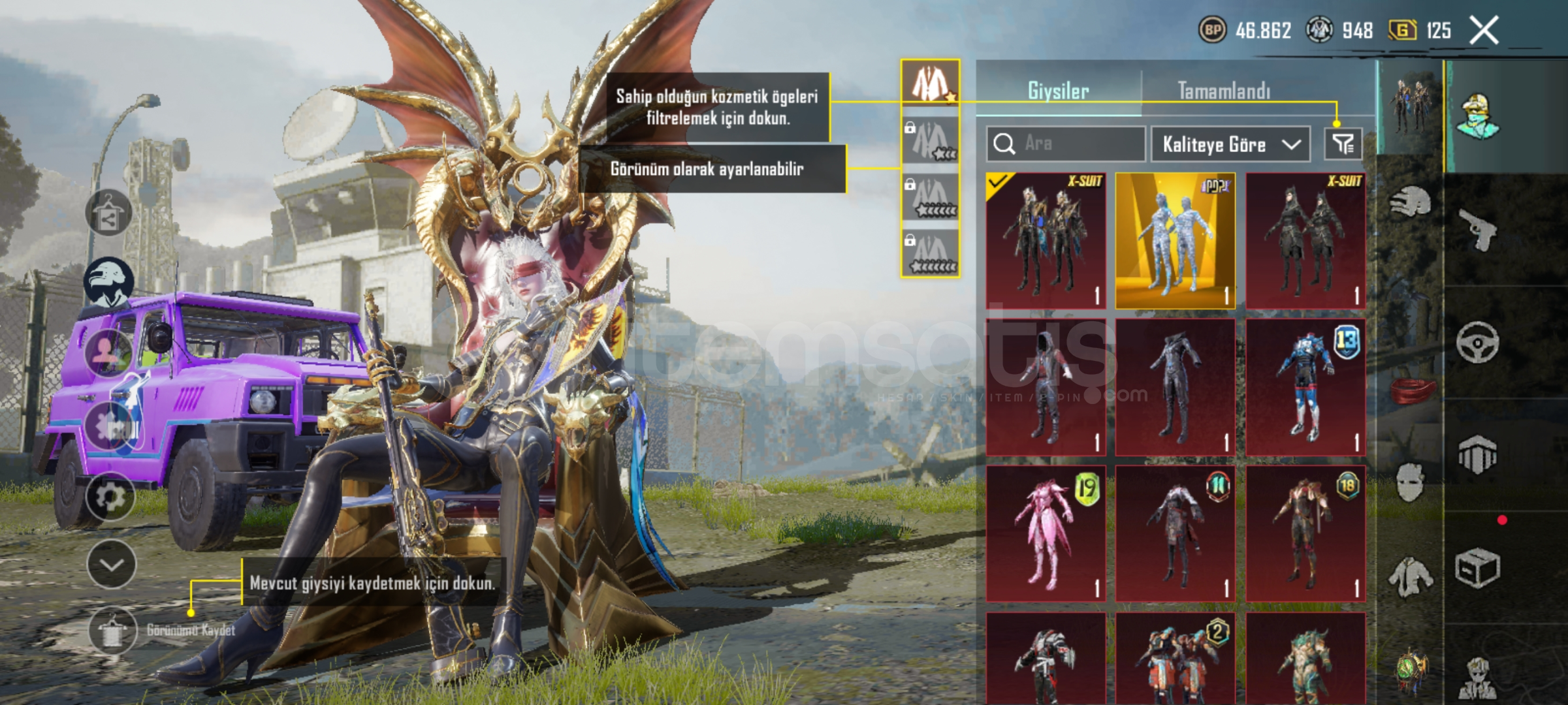Select the blue armor outfit with badge 13
The height and width of the screenshot is (705, 1568).
click(1305, 387)
